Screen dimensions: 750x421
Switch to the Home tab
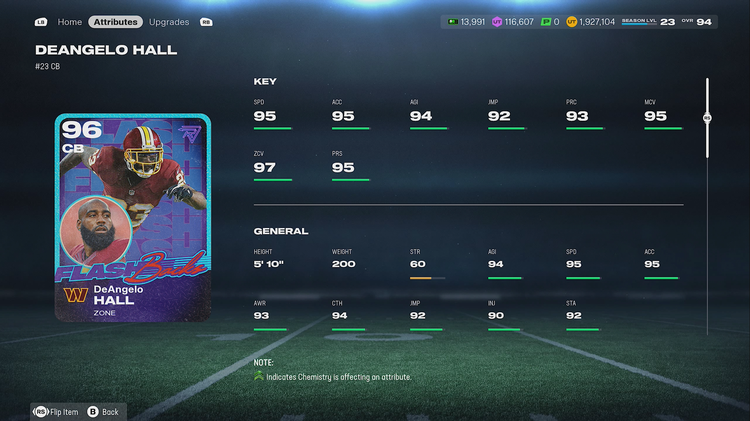click(70, 21)
